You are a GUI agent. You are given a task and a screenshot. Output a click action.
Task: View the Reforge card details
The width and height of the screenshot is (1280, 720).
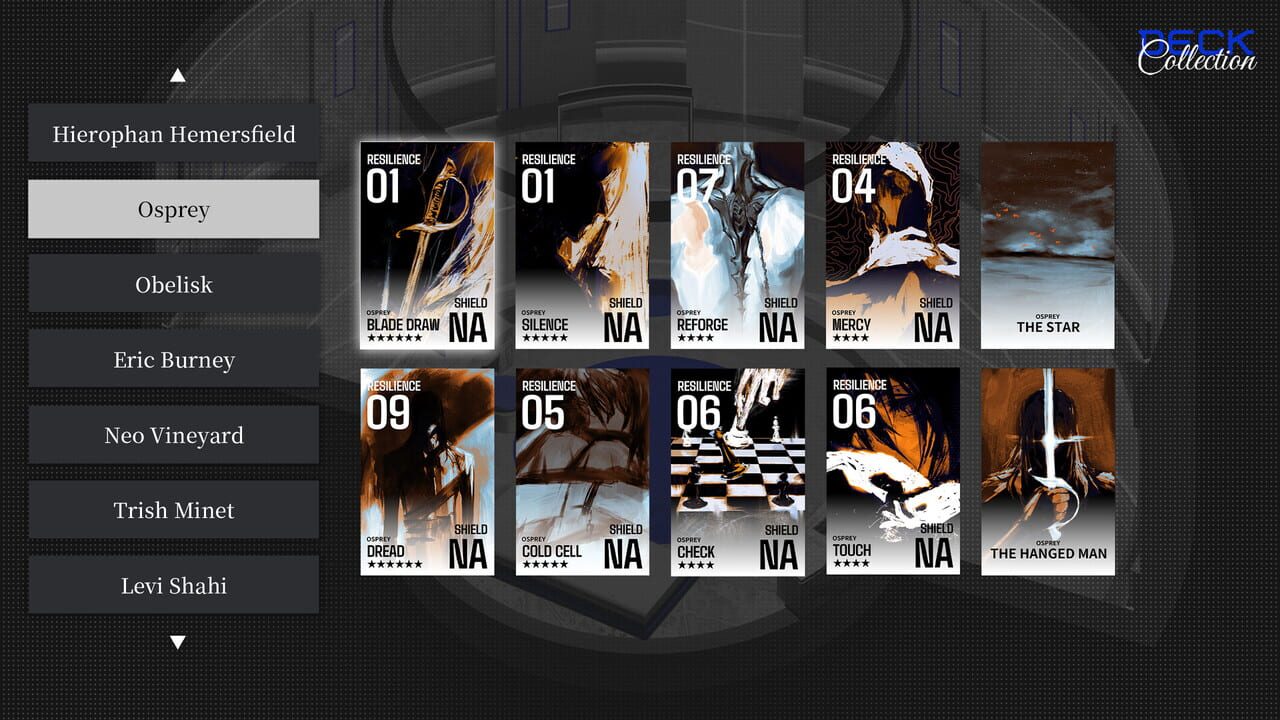point(736,246)
